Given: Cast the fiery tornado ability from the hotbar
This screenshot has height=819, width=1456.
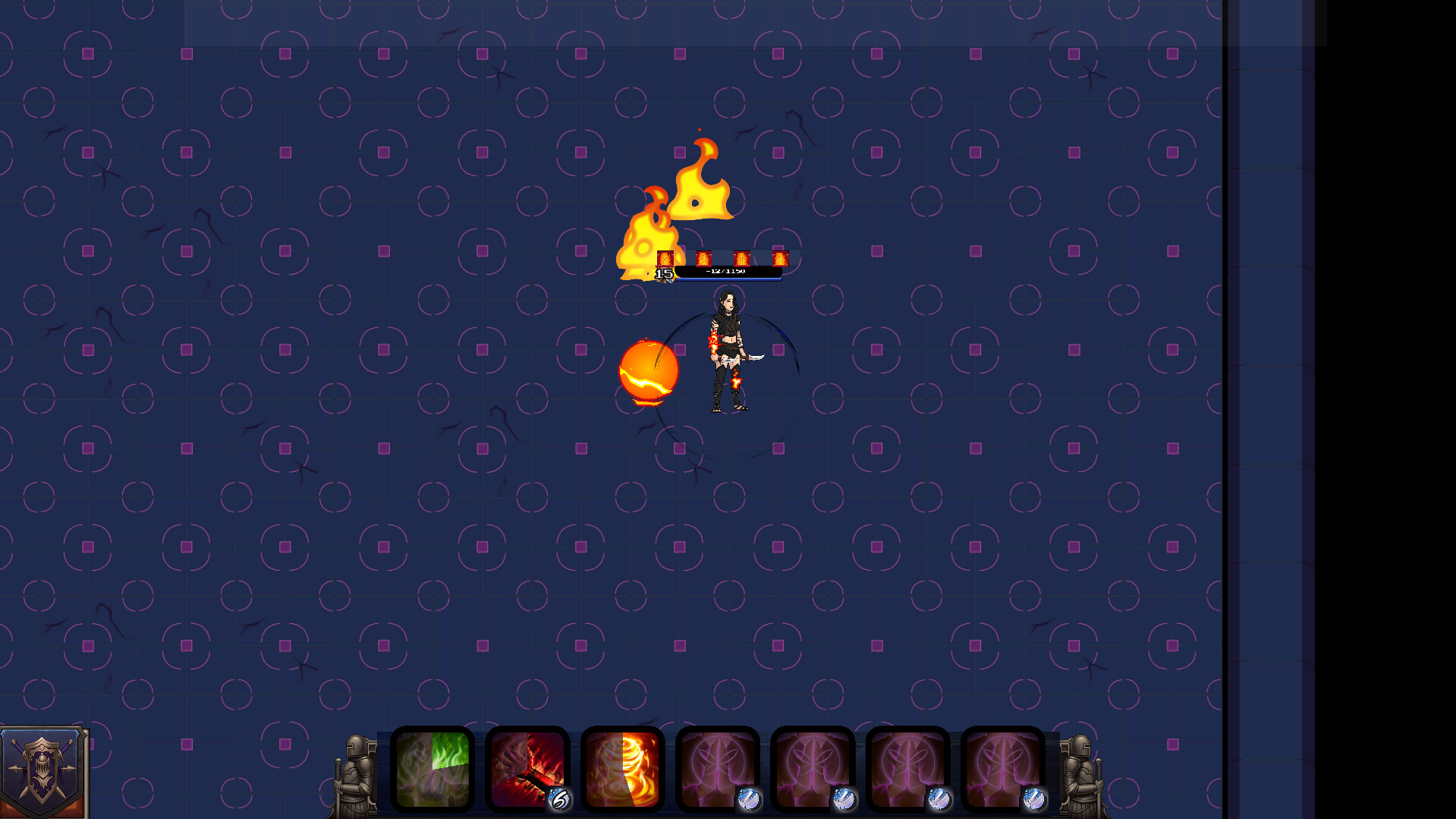Looking at the screenshot, I should pos(622,770).
